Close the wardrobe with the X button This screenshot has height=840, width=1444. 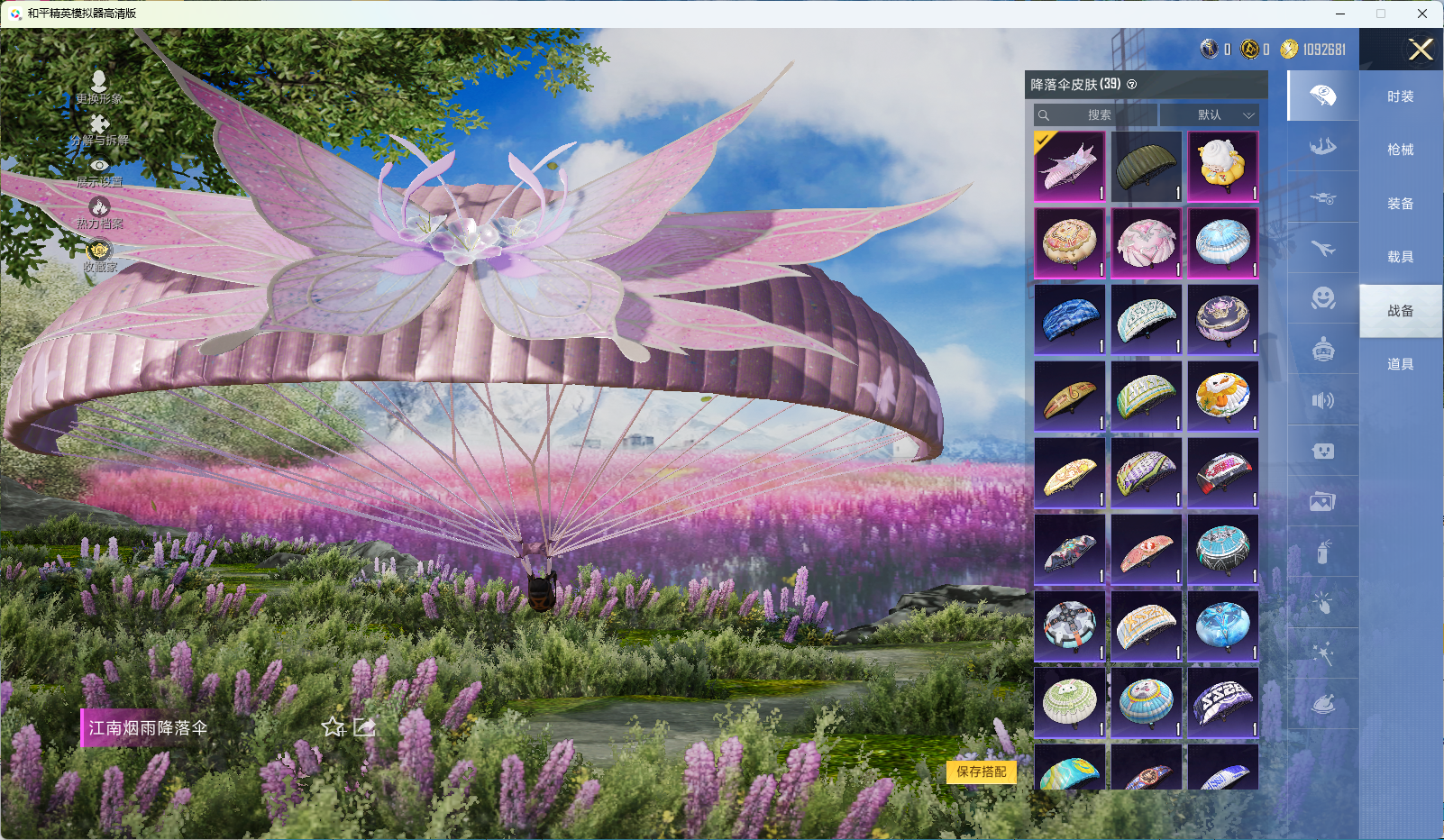coord(1421,50)
